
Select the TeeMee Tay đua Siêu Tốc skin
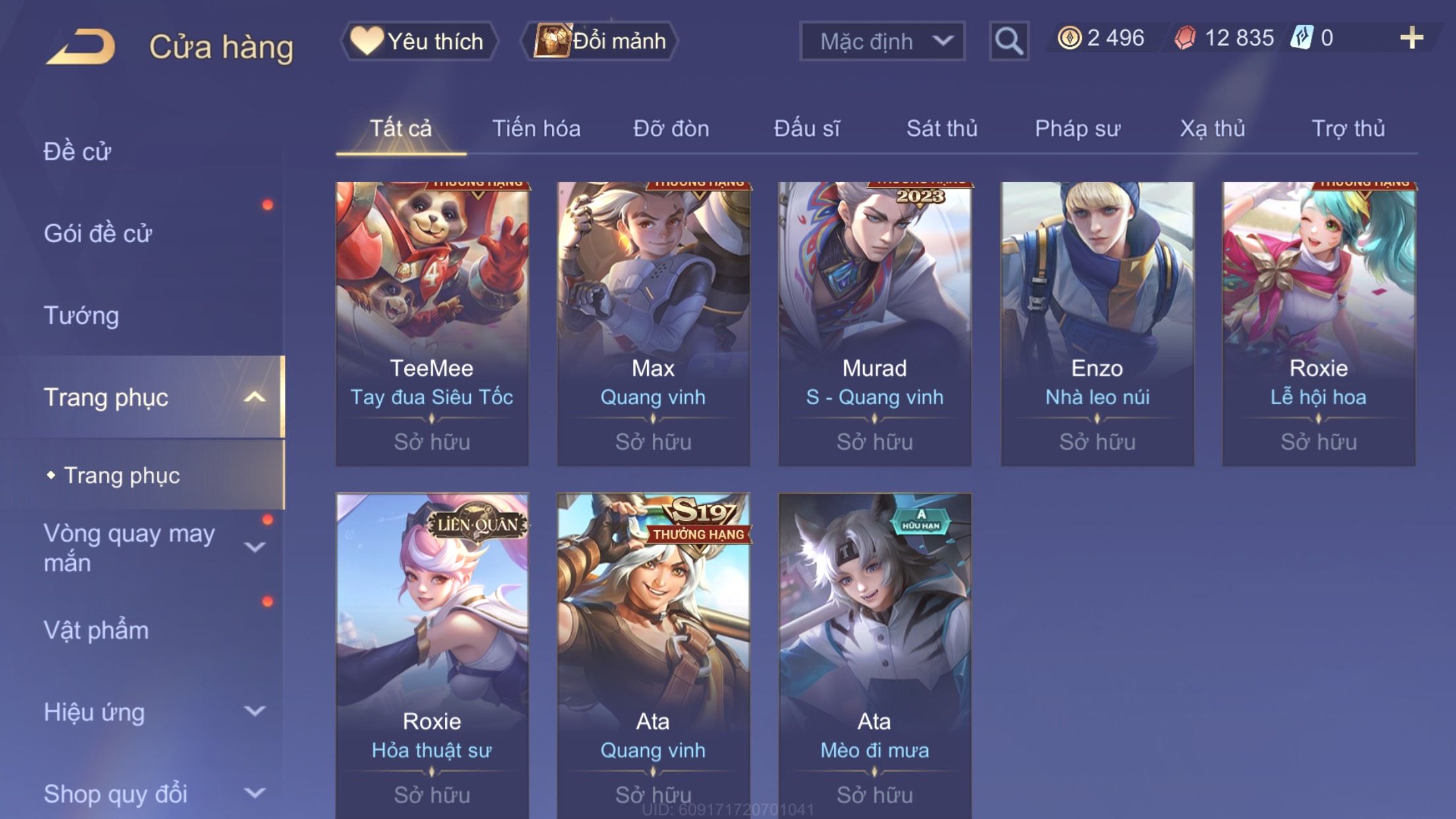[432, 323]
